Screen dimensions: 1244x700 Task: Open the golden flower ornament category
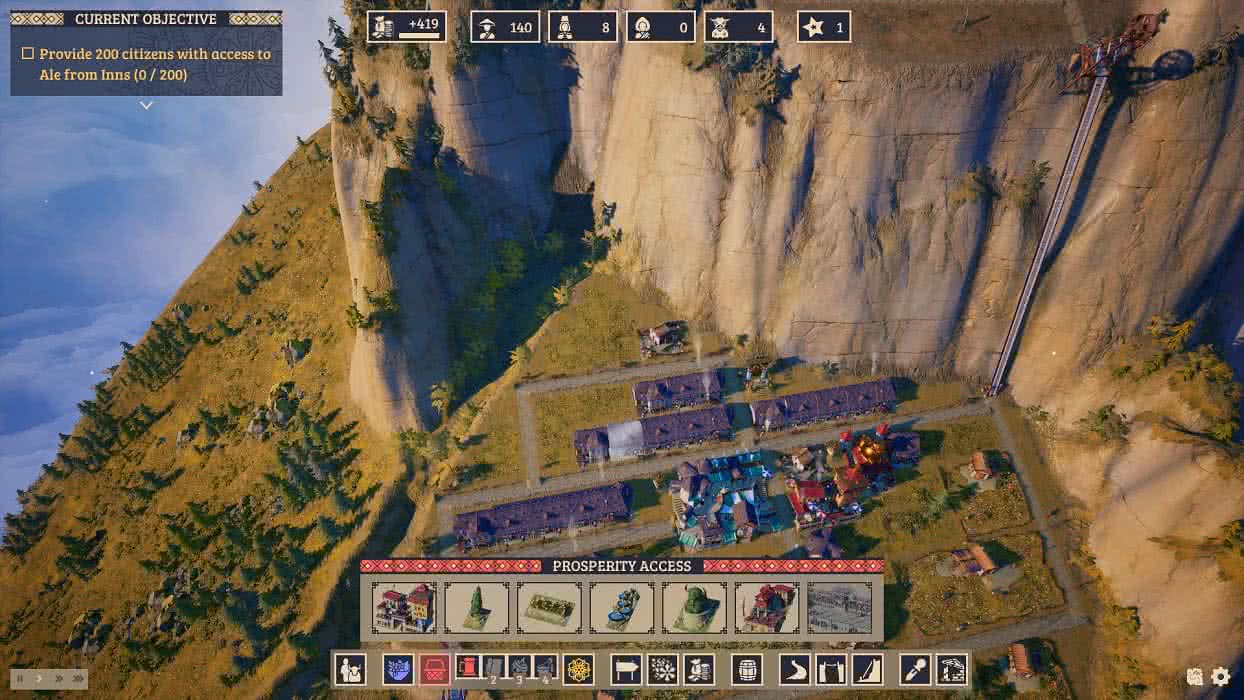pyautogui.click(x=579, y=669)
